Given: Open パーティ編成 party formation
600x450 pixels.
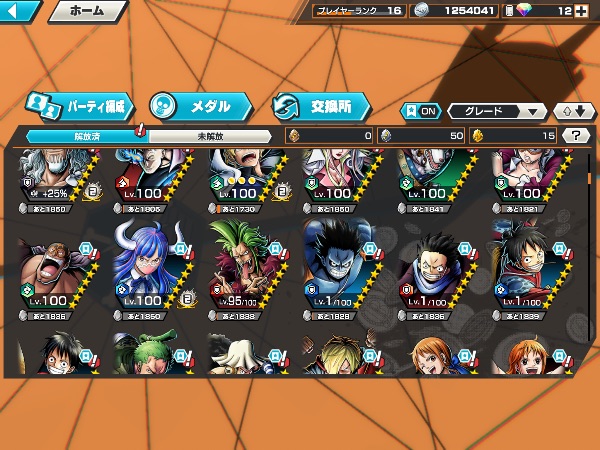Looking at the screenshot, I should coord(78,105).
